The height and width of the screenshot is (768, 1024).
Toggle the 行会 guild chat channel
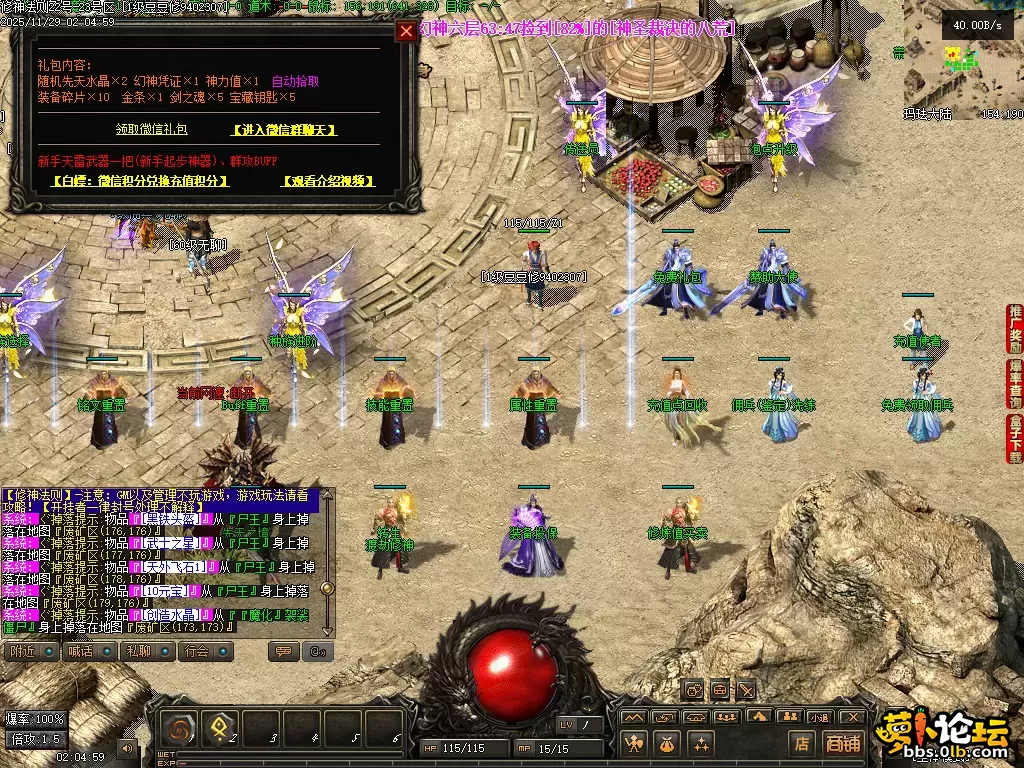[x=205, y=651]
